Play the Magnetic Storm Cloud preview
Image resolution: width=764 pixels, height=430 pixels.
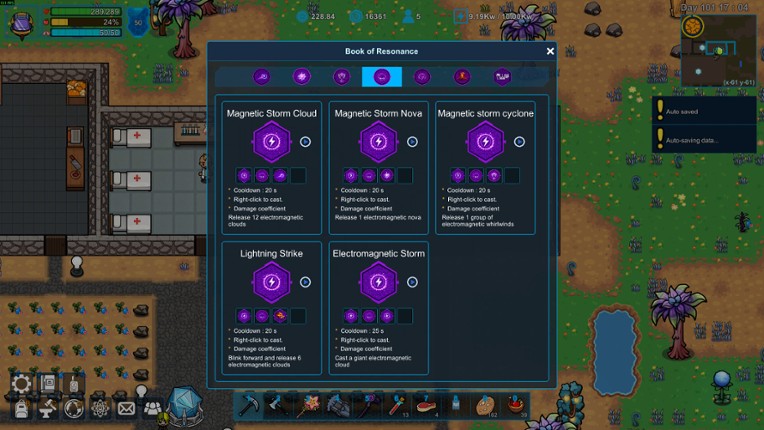(305, 142)
